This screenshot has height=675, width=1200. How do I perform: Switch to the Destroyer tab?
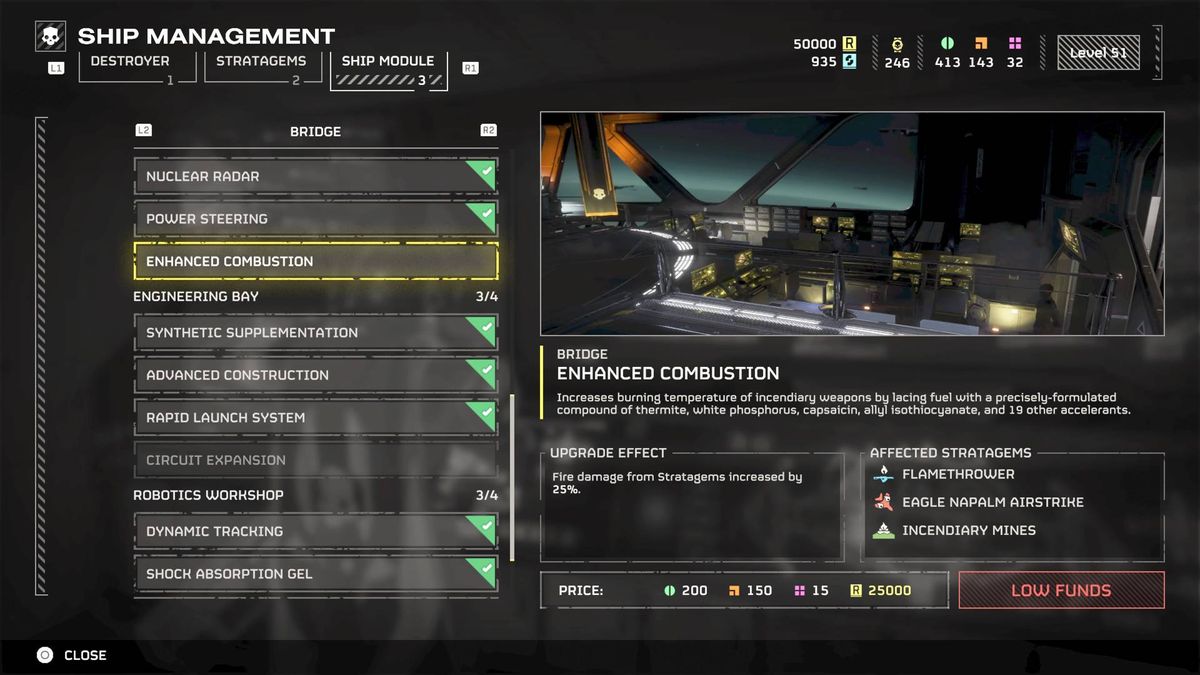click(129, 67)
